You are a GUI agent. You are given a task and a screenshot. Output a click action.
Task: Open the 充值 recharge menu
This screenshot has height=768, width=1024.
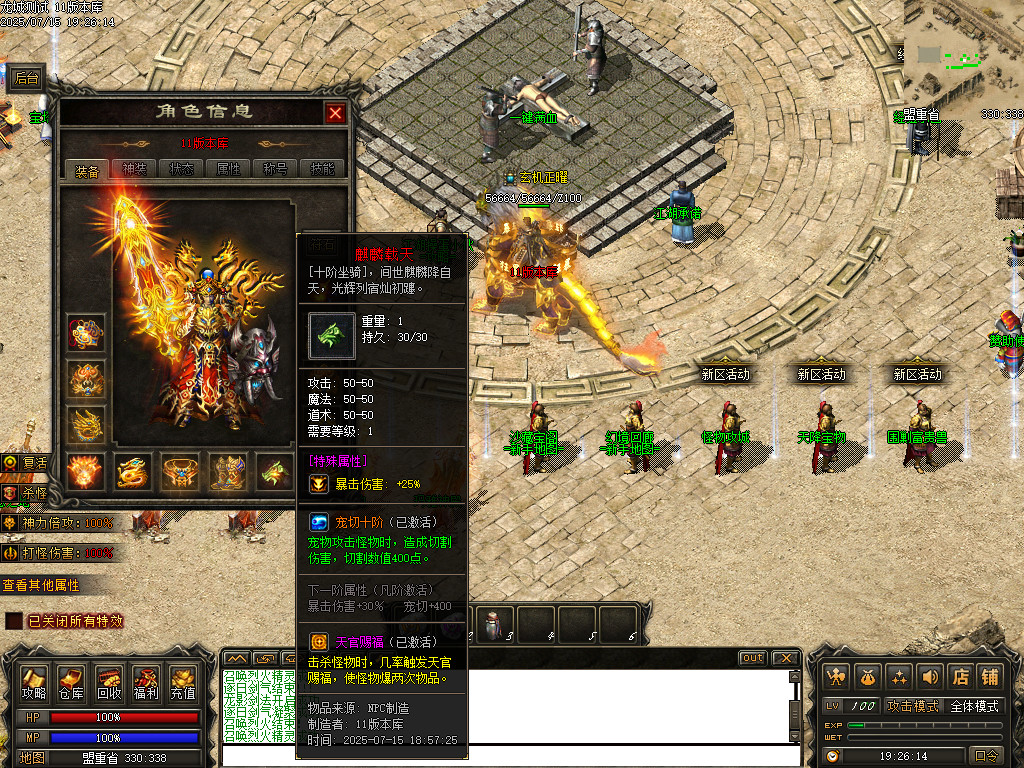(183, 683)
